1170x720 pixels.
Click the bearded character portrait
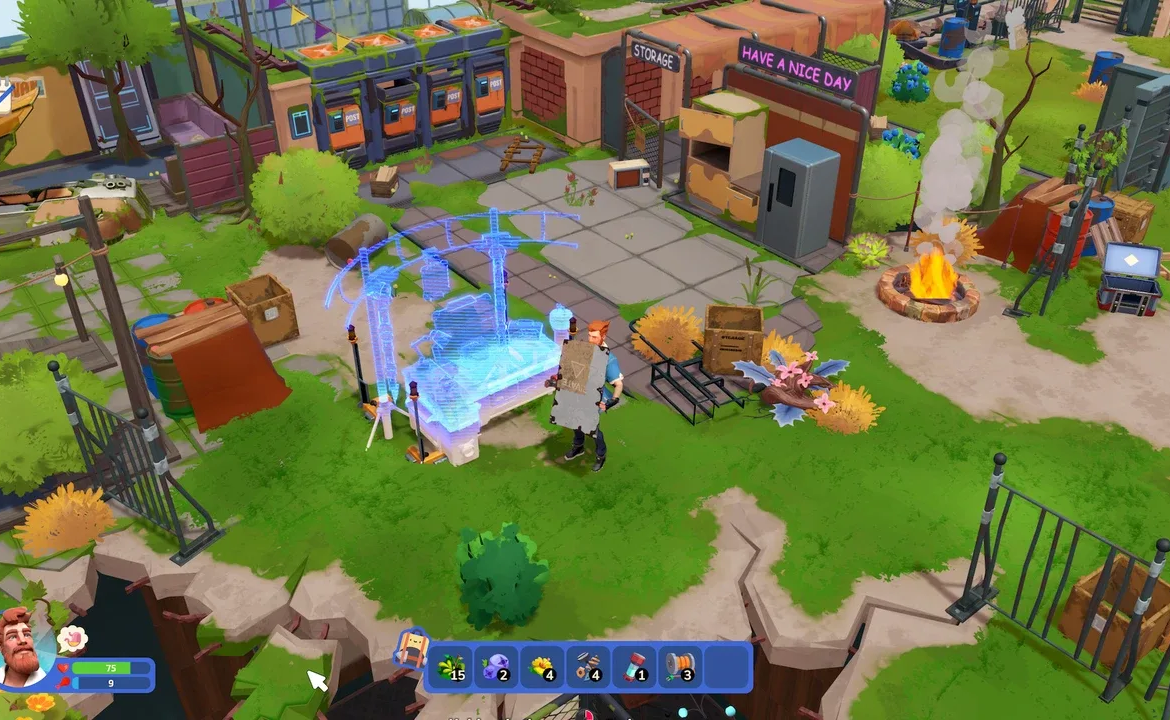[25, 648]
